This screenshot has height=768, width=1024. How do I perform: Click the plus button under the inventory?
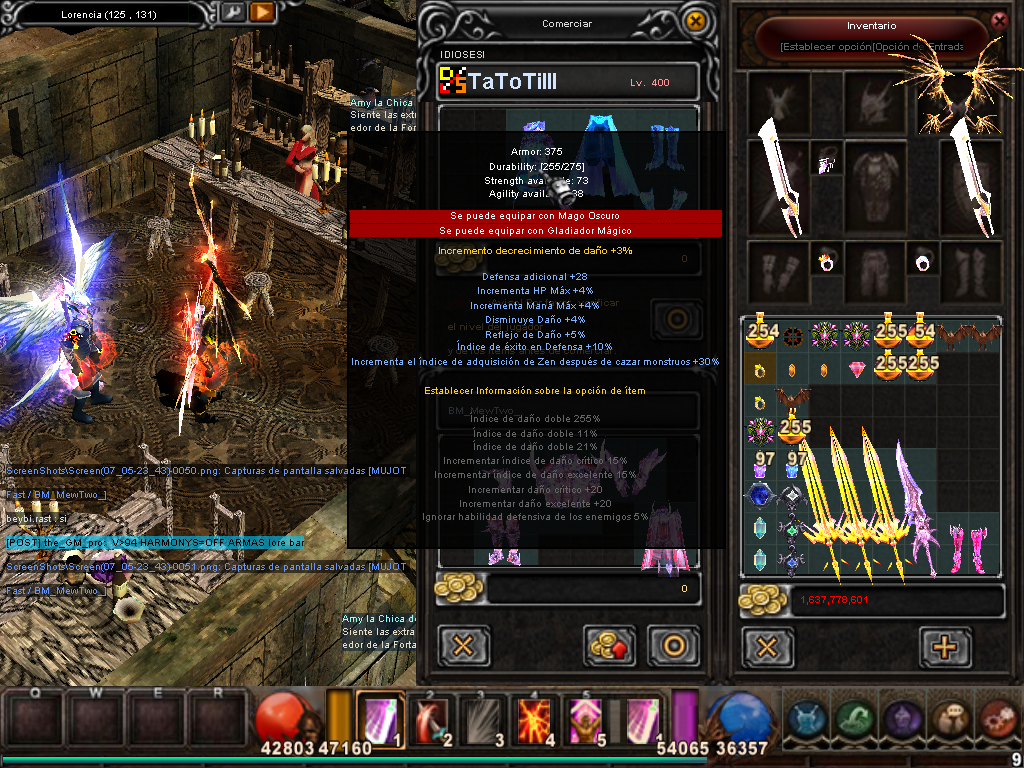943,646
